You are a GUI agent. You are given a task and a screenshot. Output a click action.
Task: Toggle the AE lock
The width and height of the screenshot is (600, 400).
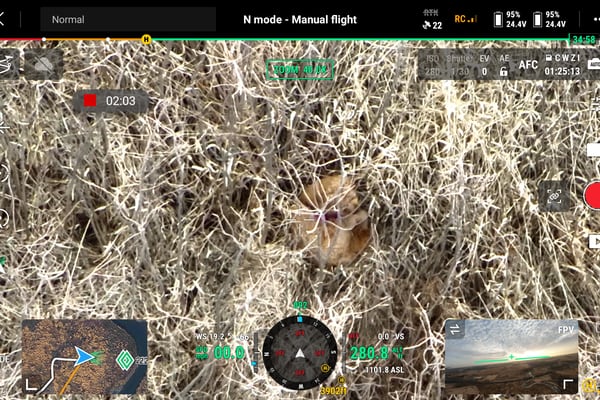pos(505,66)
